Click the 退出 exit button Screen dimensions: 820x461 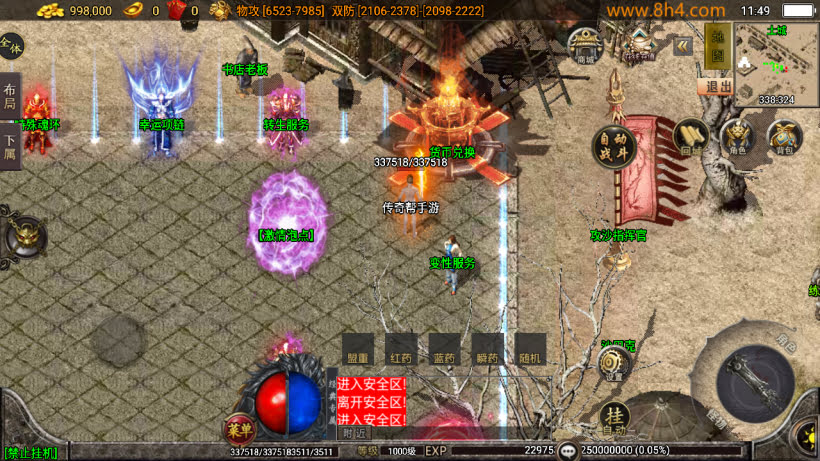[716, 86]
